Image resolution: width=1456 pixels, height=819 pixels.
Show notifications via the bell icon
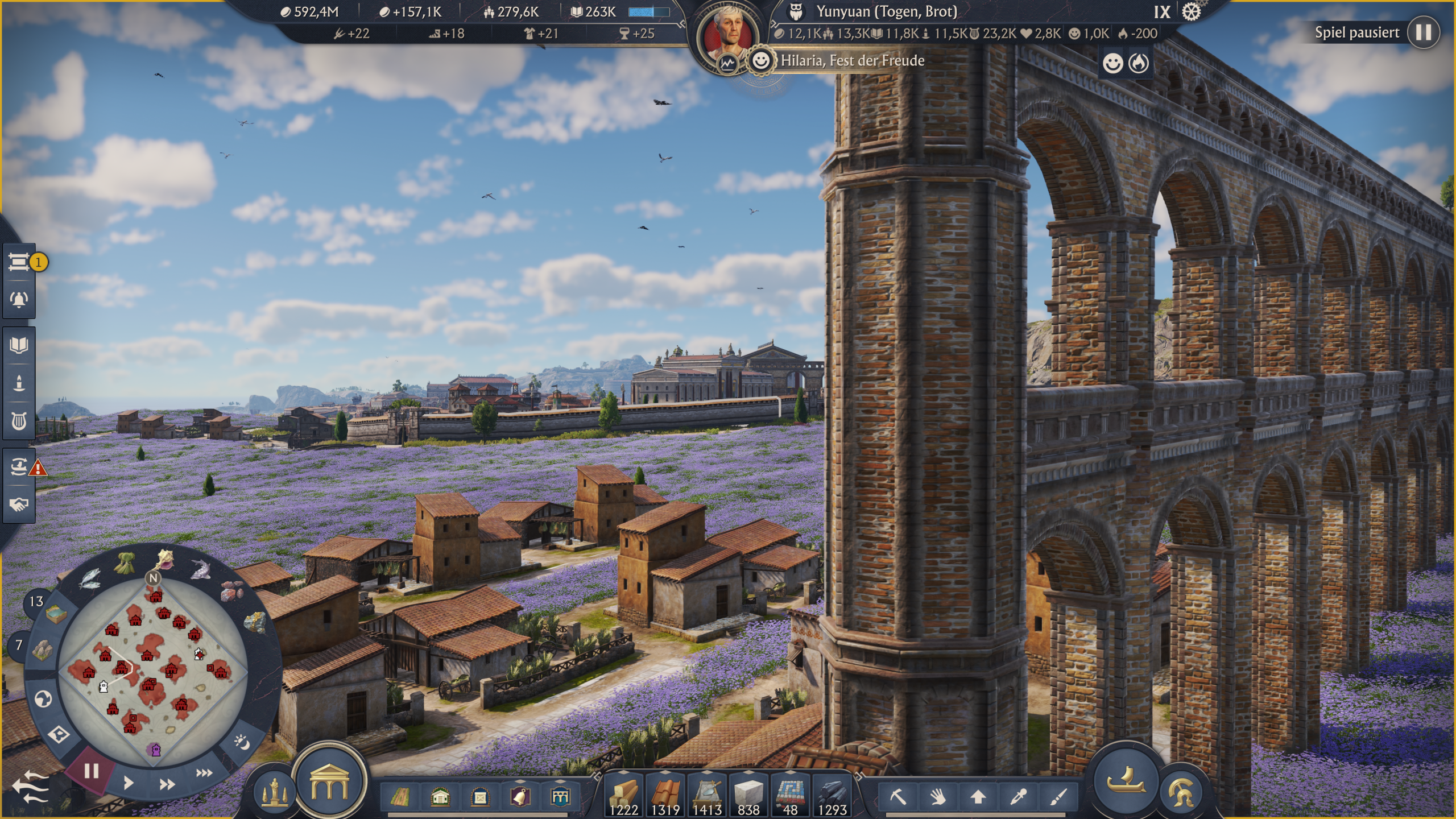(19, 299)
